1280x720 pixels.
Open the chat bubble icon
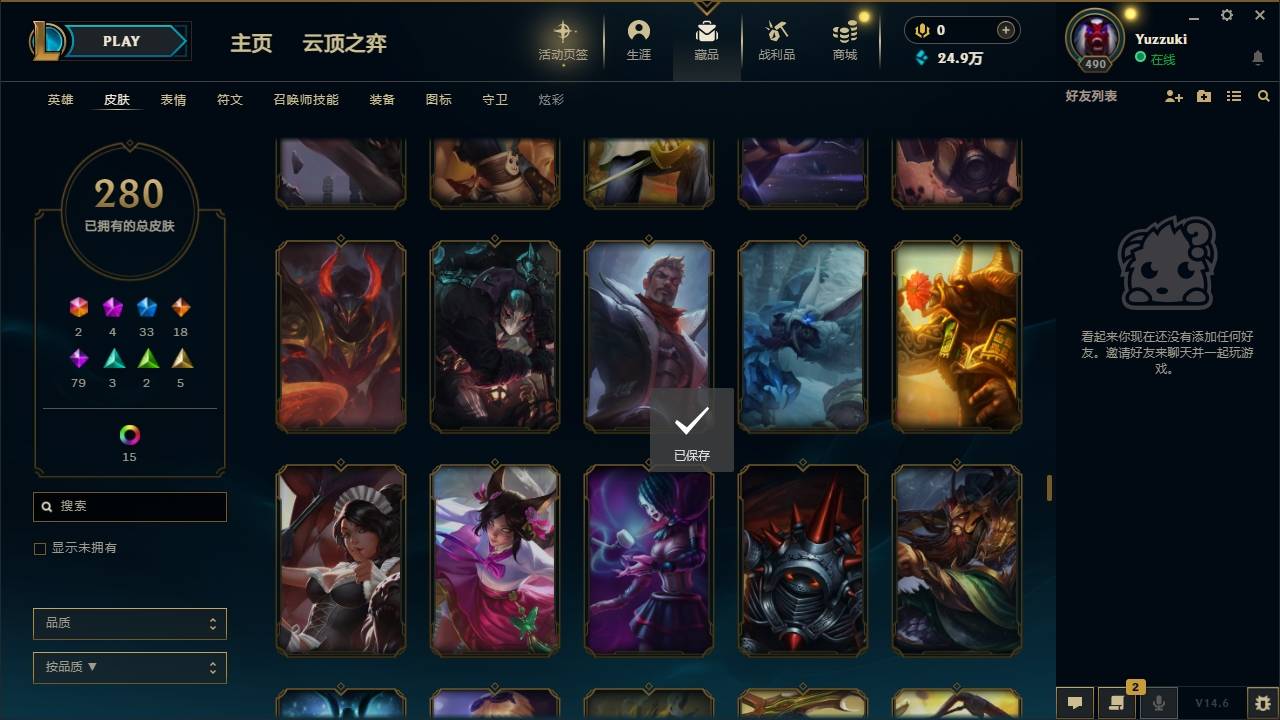(x=1074, y=703)
